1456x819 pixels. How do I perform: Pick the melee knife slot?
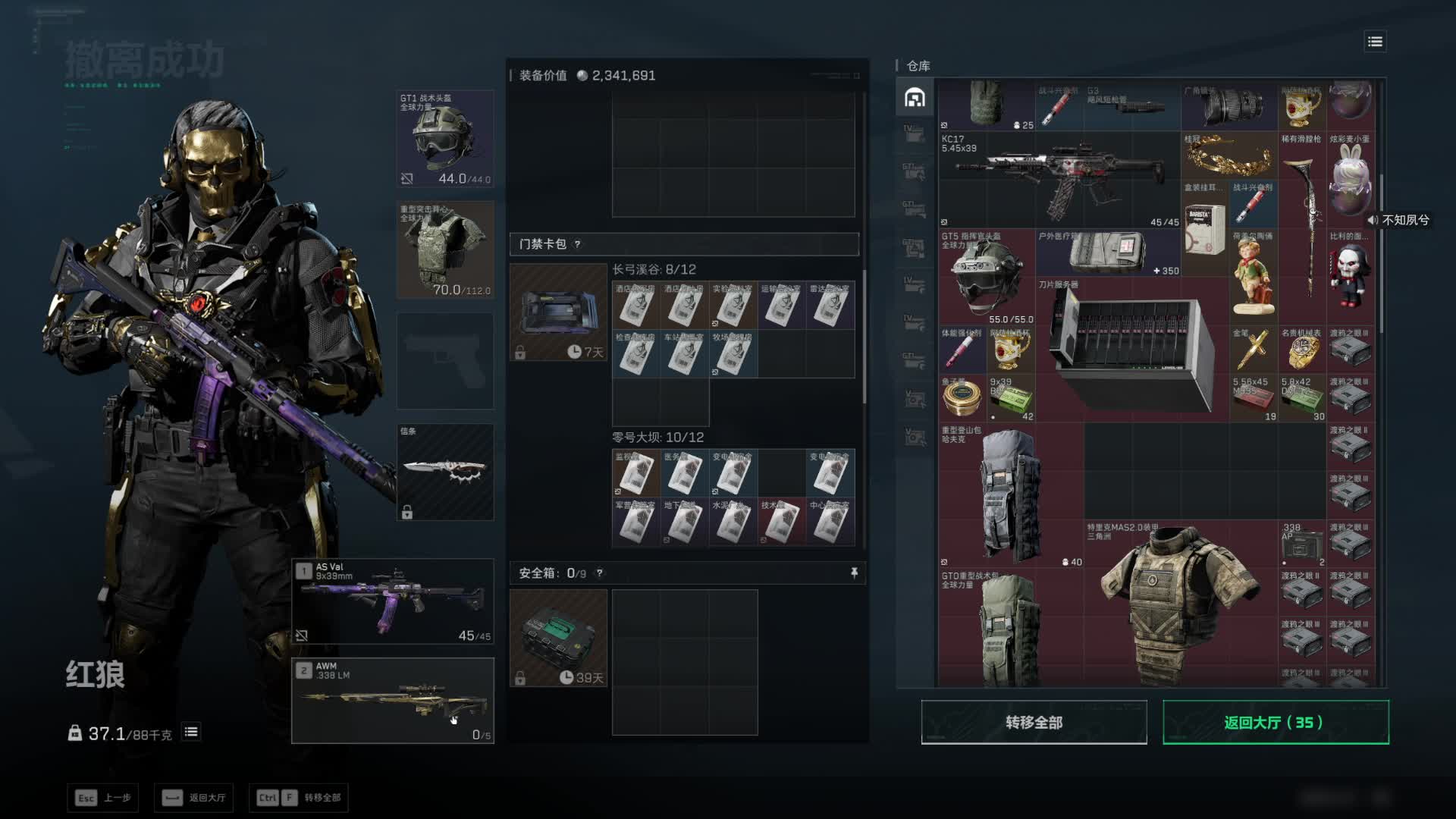(x=445, y=472)
